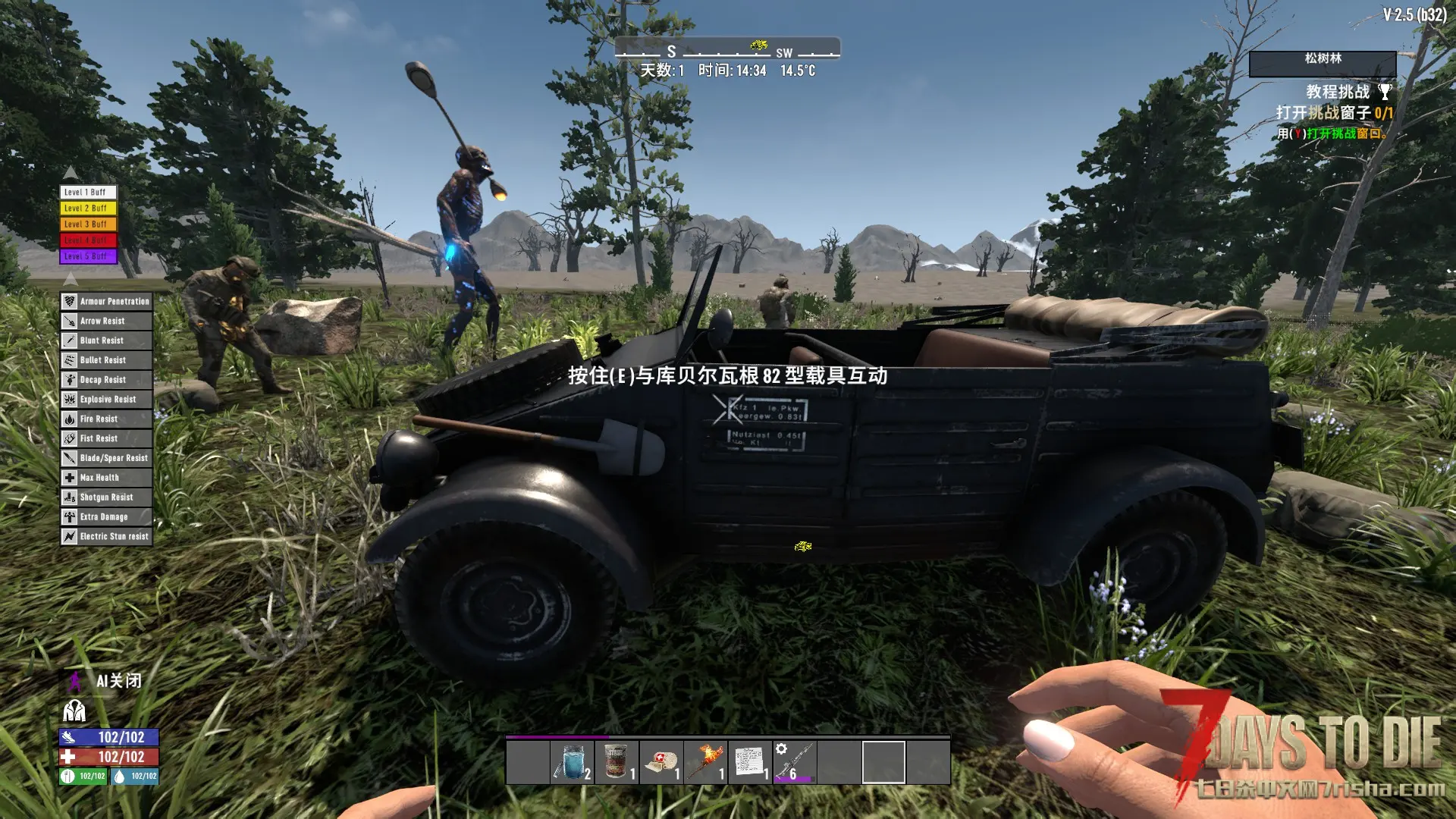Click the yellow Level 2 Buff entry
This screenshot has height=819, width=1456.
point(88,209)
